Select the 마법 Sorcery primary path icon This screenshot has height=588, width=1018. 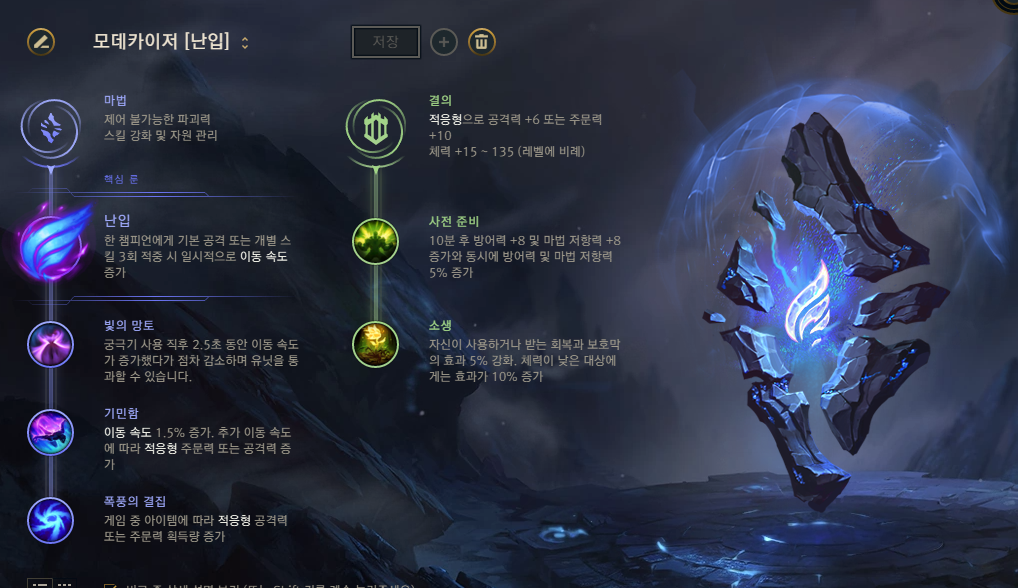49,126
